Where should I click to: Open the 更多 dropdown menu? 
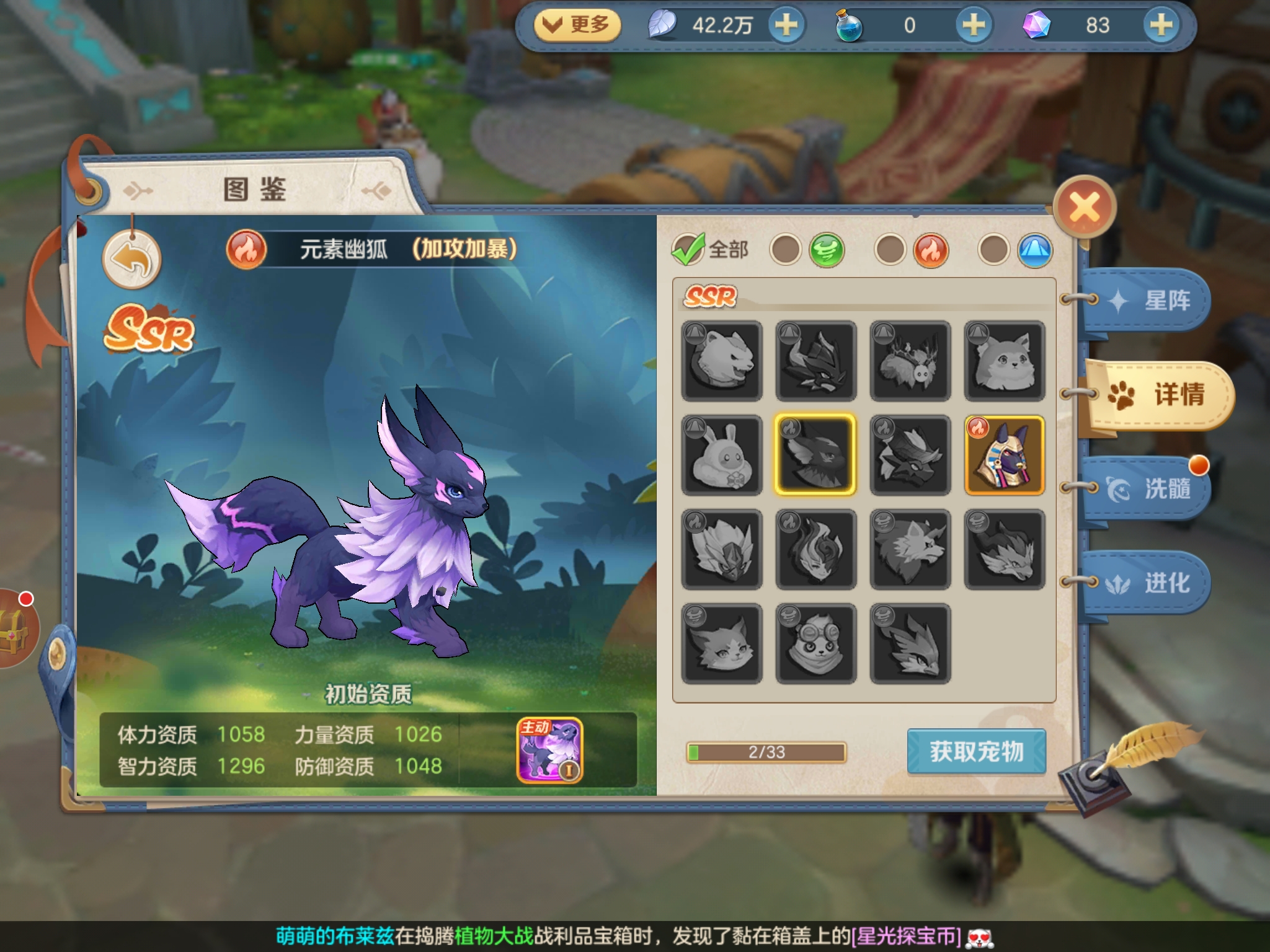coord(577,25)
